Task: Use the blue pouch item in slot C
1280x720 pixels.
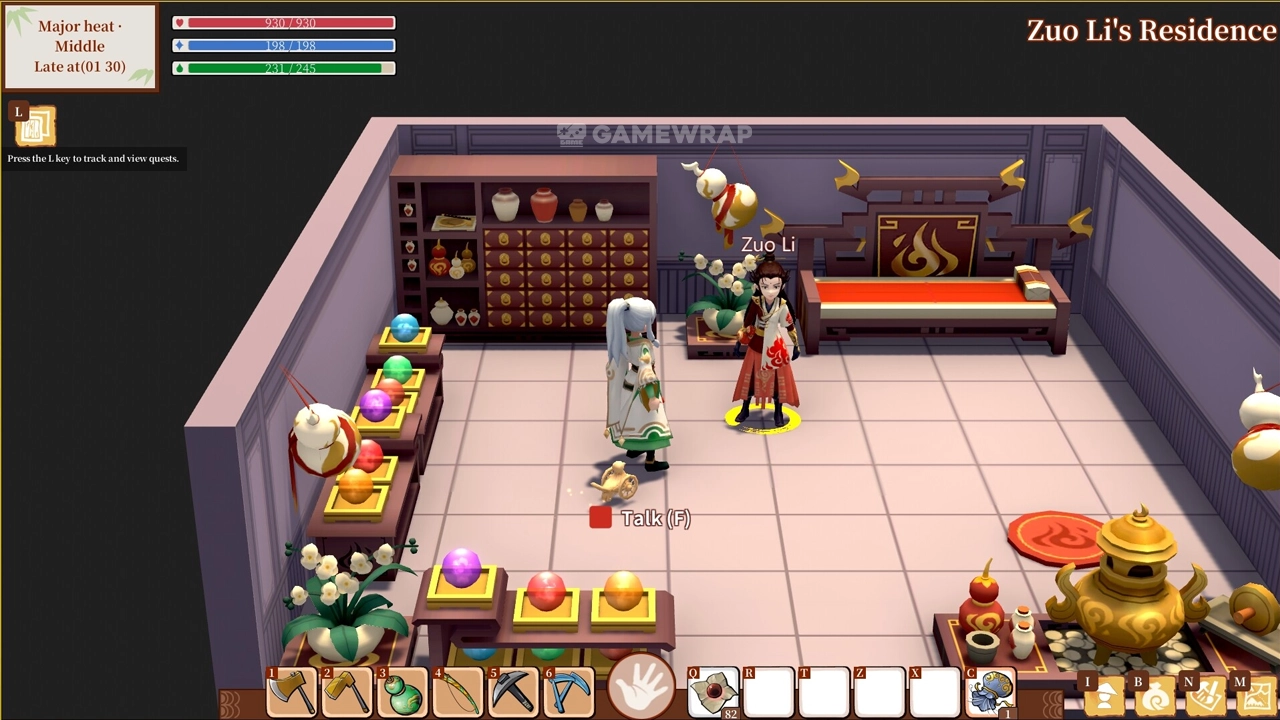Action: pyautogui.click(x=991, y=693)
